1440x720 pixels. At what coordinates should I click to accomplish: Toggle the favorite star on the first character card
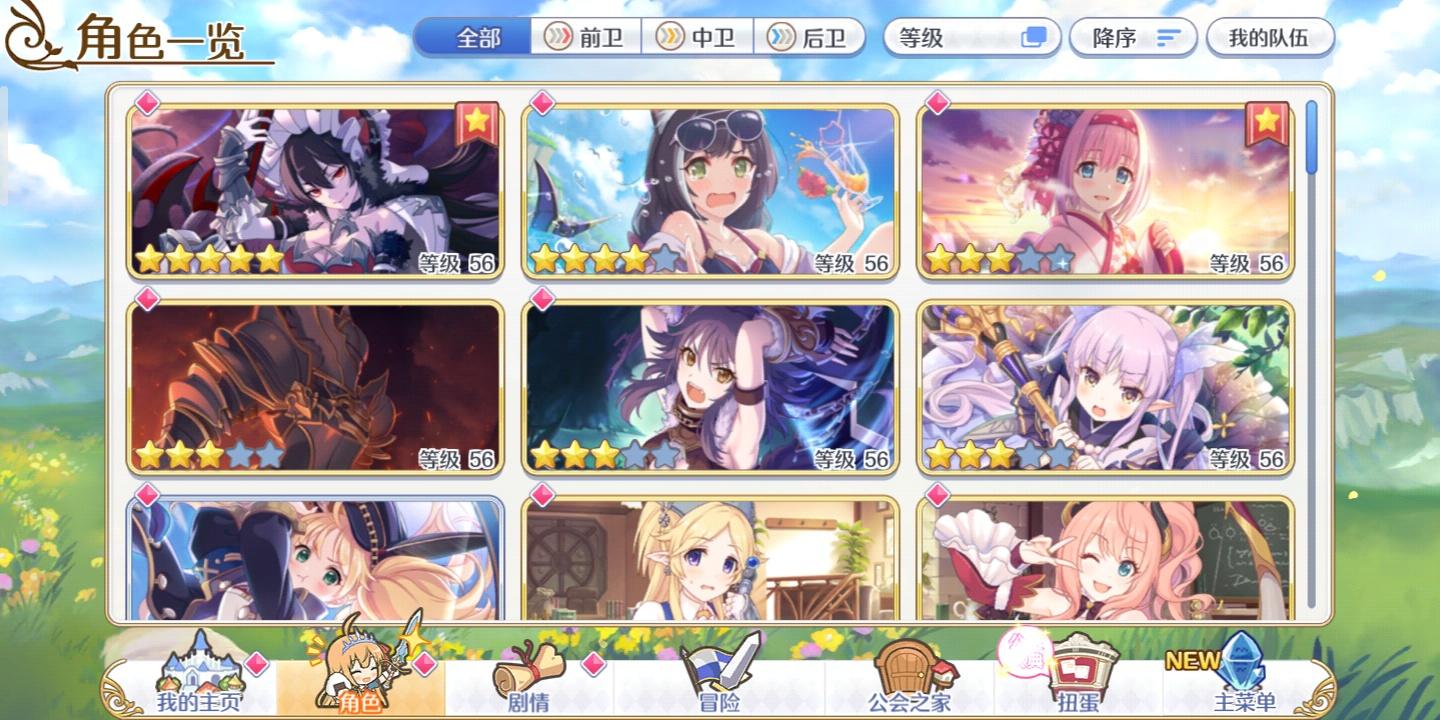click(x=476, y=122)
